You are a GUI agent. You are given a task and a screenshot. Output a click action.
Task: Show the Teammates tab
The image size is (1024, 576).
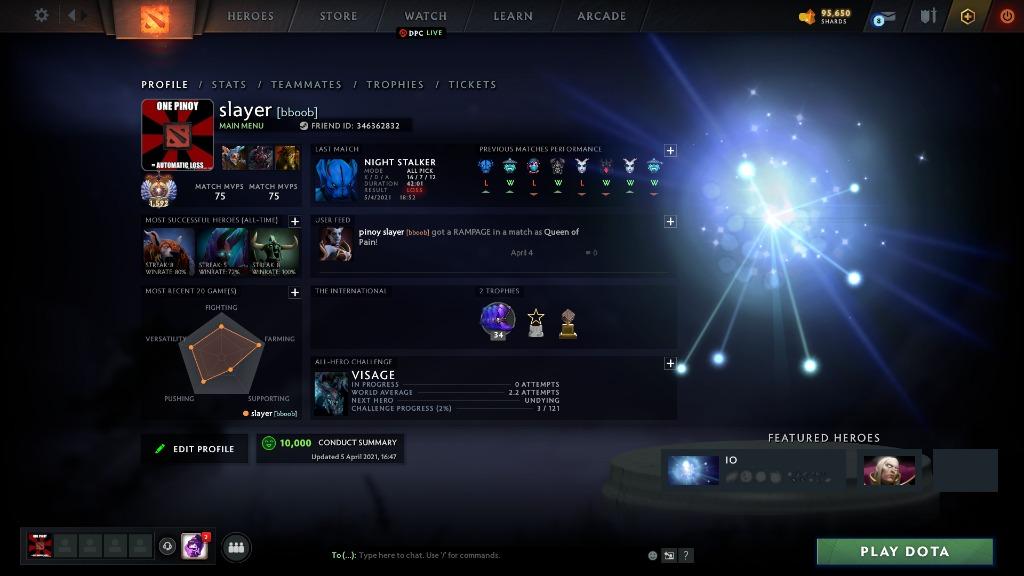coord(306,85)
